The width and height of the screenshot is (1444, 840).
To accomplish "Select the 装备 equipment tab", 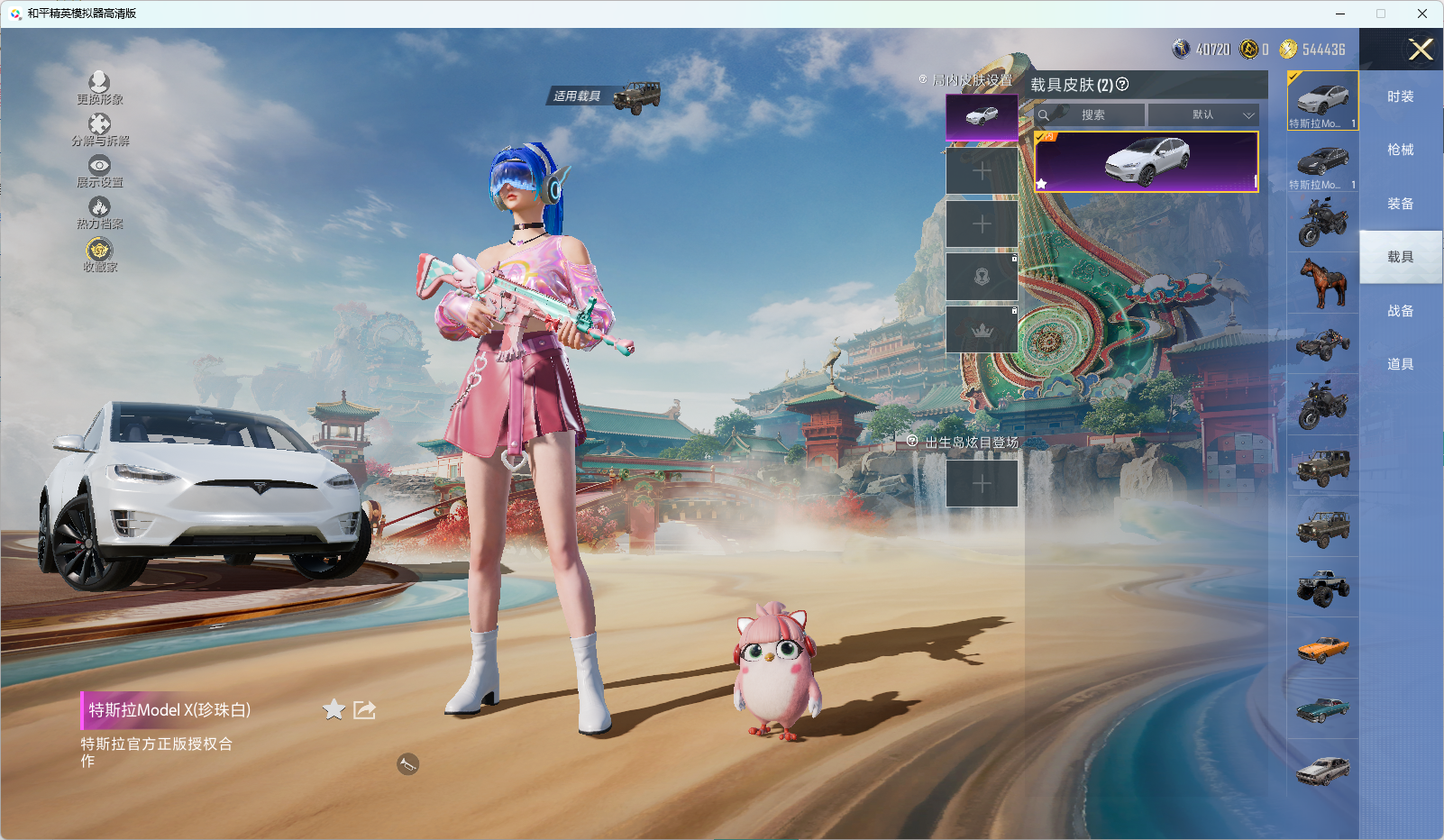I will [x=1400, y=204].
